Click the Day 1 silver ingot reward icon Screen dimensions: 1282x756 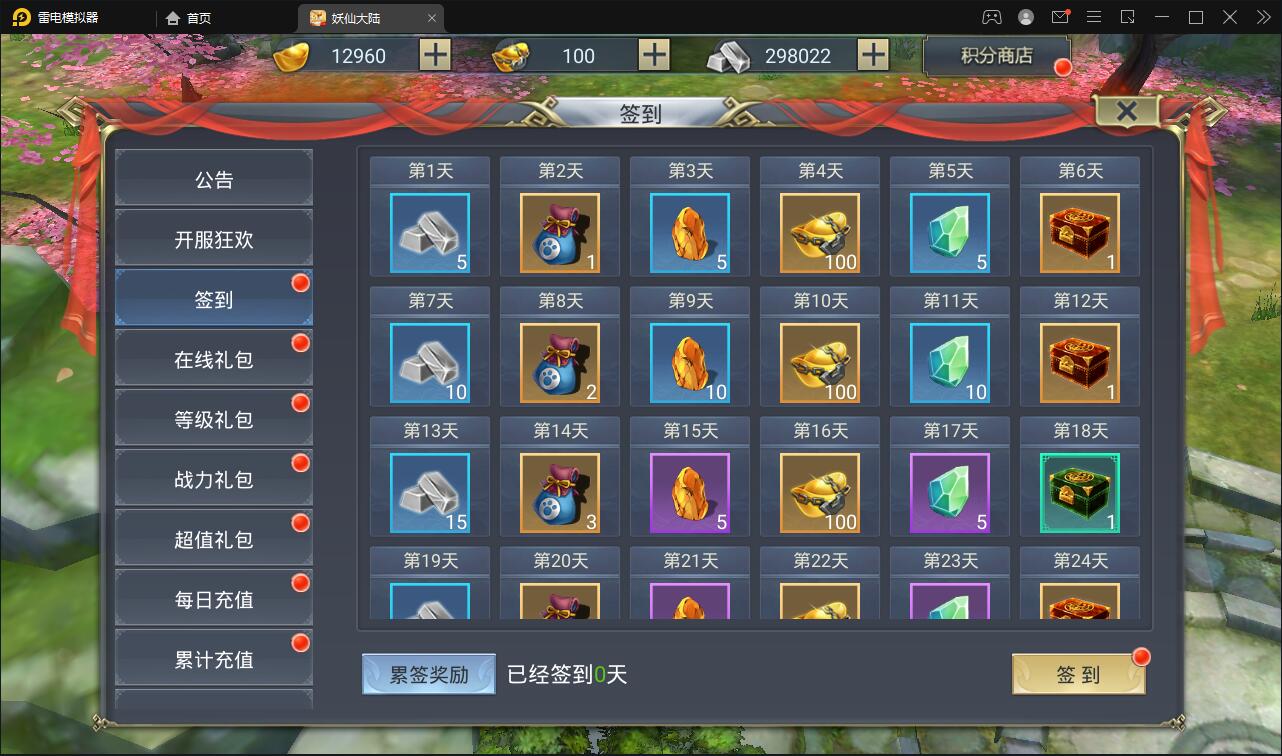[429, 231]
